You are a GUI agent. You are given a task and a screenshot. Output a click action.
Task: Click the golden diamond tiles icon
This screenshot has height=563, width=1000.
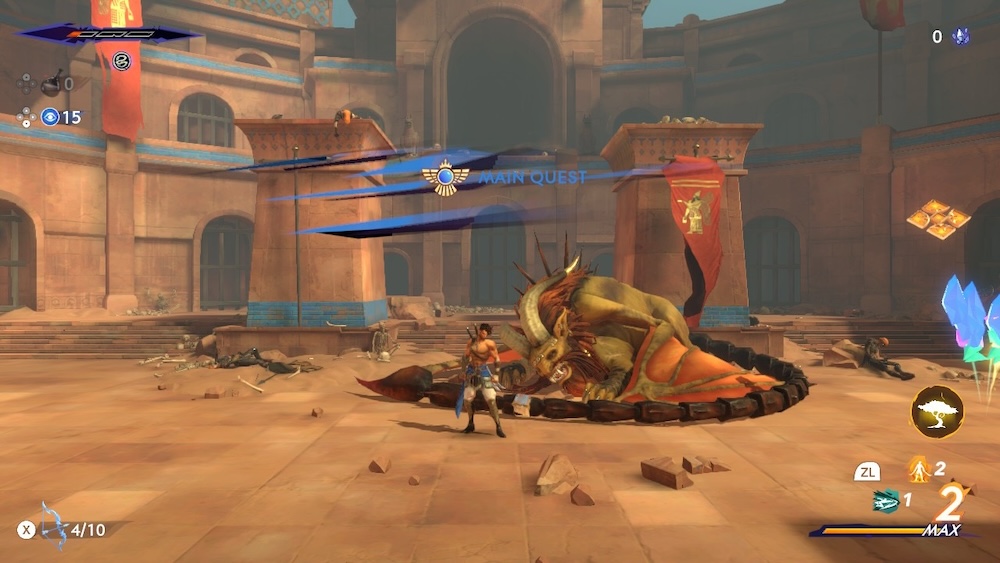point(938,219)
